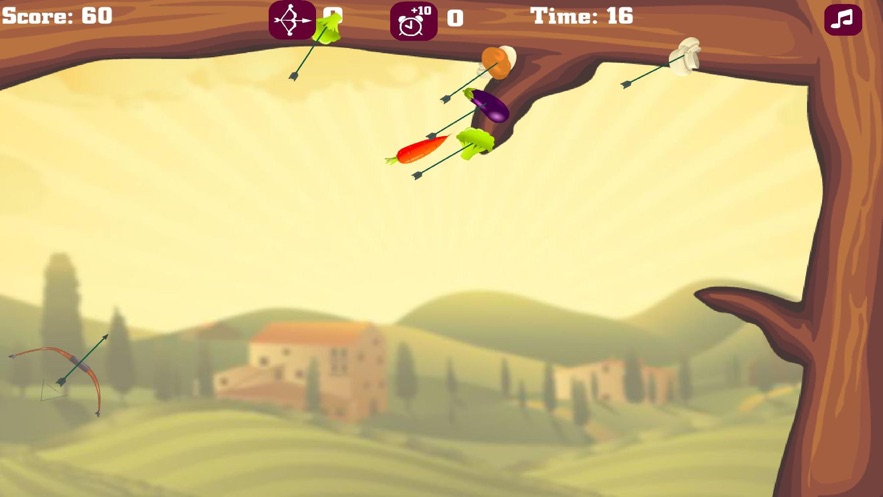Image resolution: width=883 pixels, height=497 pixels.
Task: Use the +10 alarm clock time bonus
Action: [x=413, y=20]
